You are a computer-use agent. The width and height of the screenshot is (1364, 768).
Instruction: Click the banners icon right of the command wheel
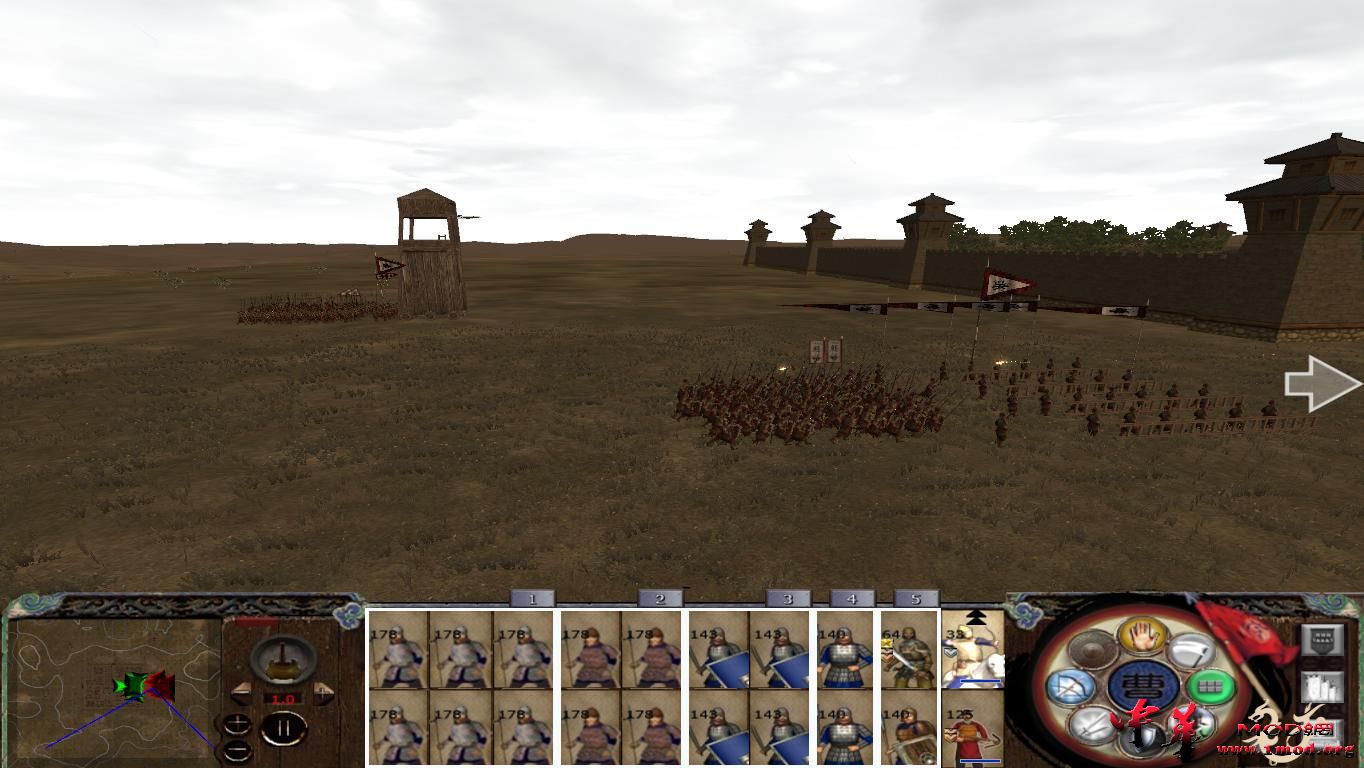coord(1323,686)
